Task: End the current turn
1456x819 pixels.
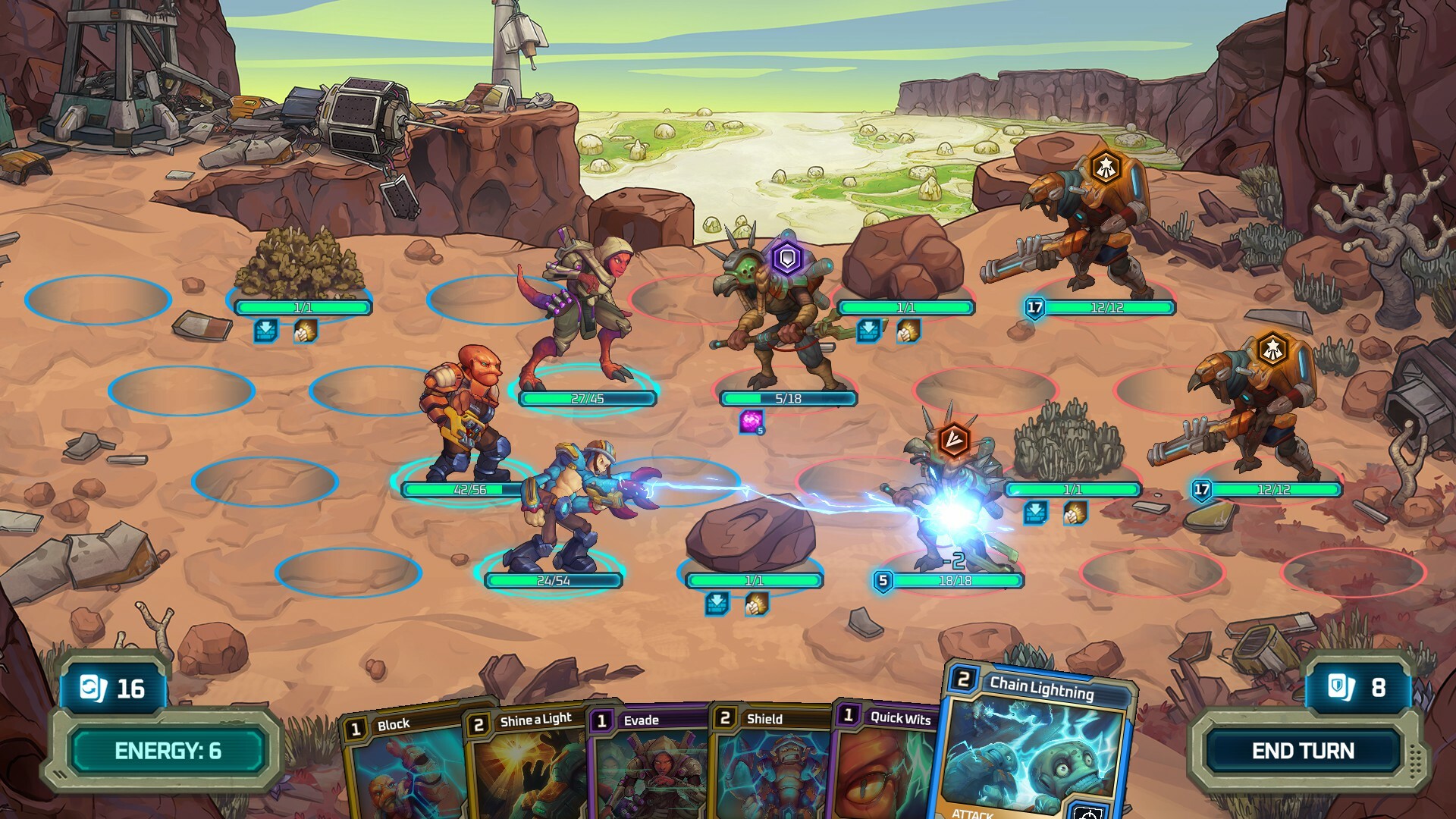Action: click(x=1302, y=751)
